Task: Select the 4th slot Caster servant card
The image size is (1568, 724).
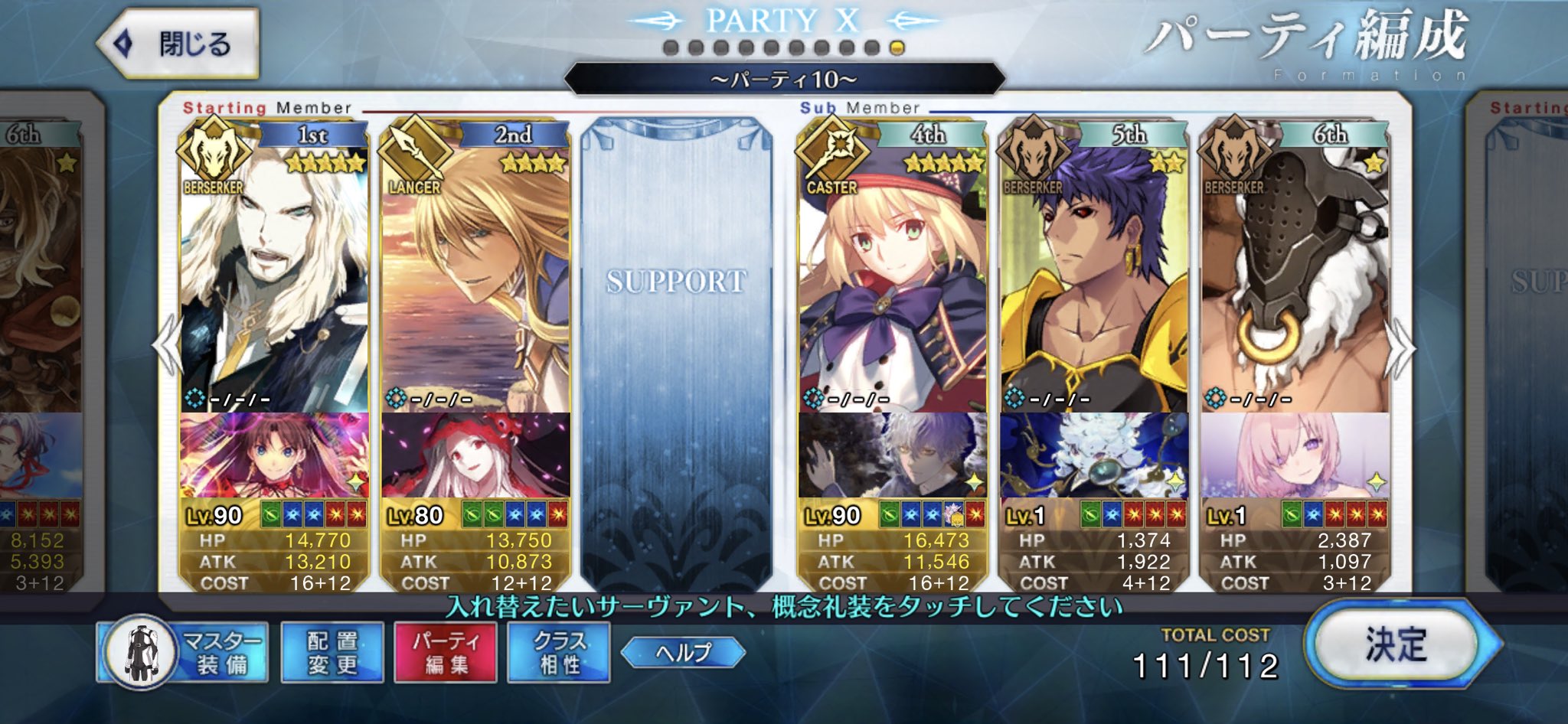Action: pos(893,276)
